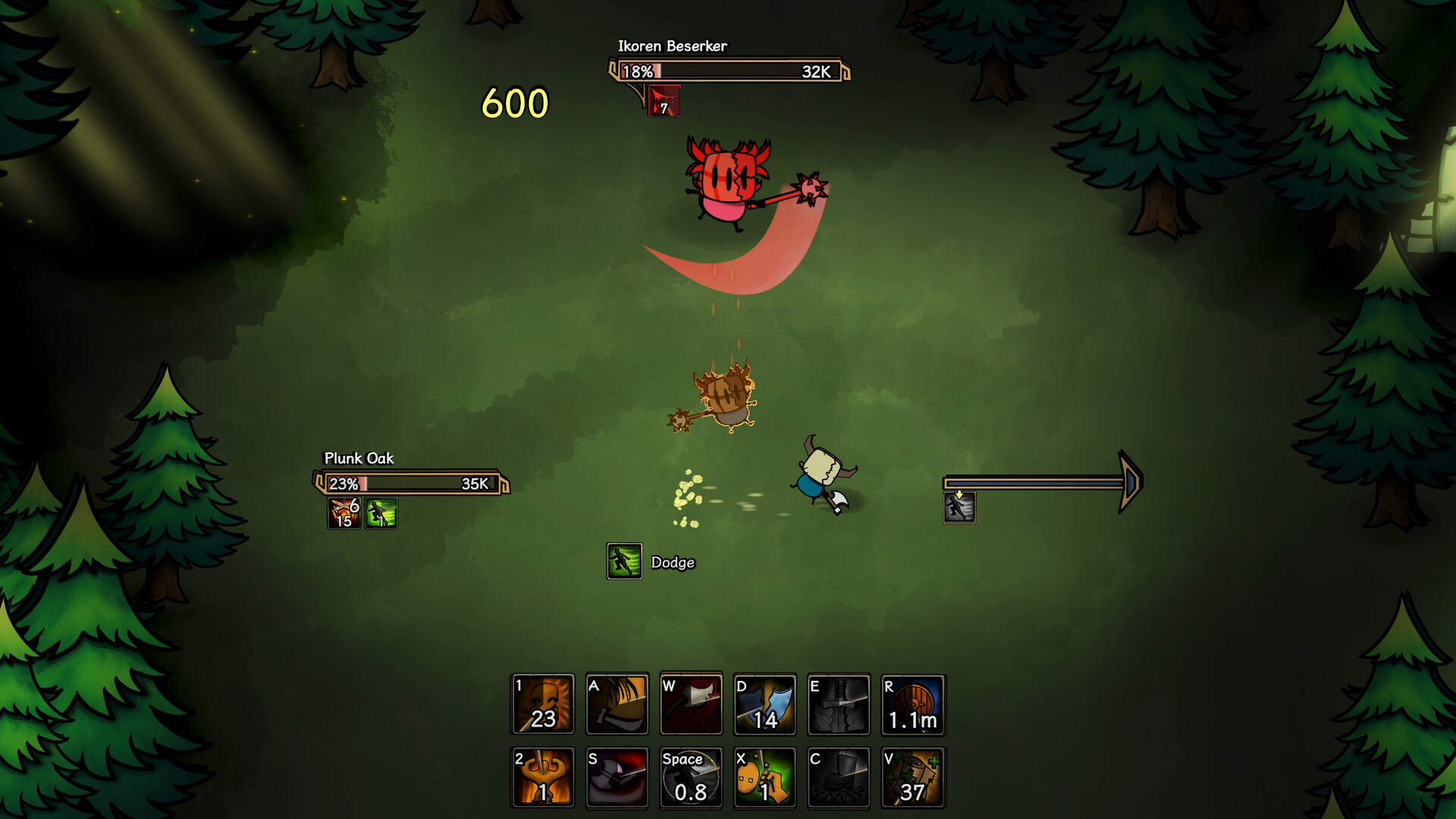1456x819 pixels.
Task: Inspect the crossed swords buff on Plunk Oak
Action: (x=344, y=513)
